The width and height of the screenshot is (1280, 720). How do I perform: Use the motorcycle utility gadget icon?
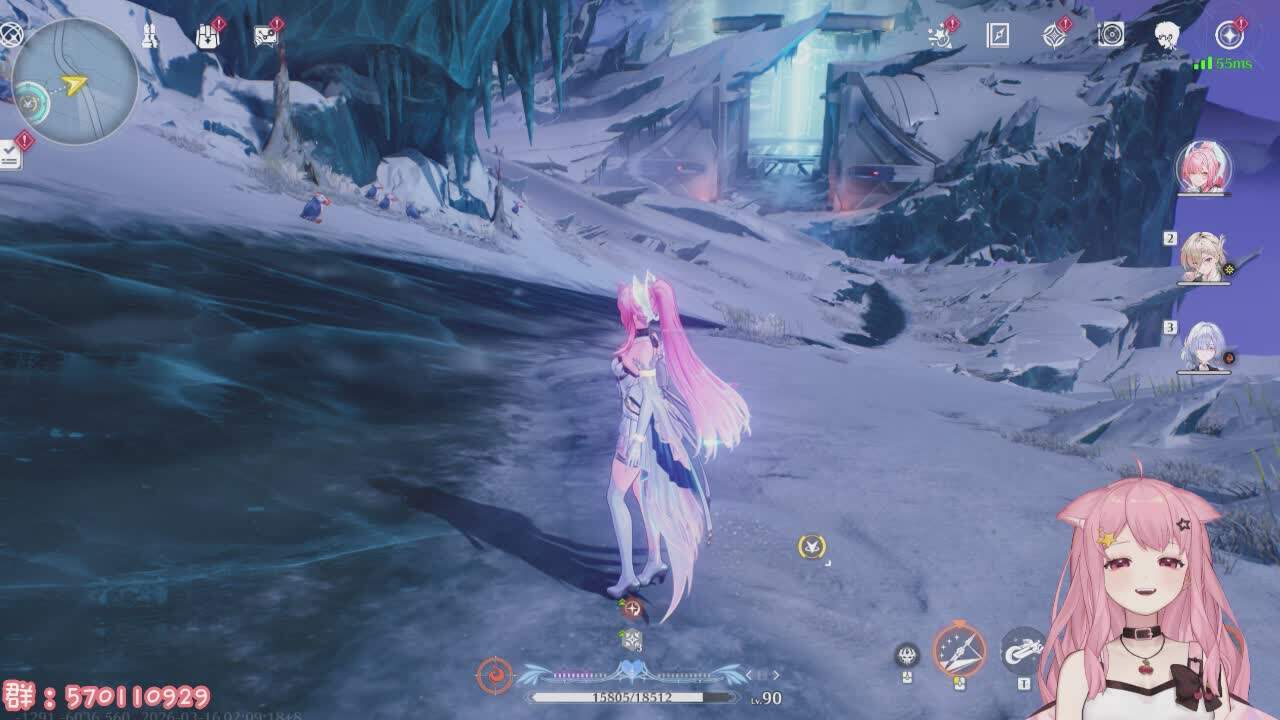1022,650
